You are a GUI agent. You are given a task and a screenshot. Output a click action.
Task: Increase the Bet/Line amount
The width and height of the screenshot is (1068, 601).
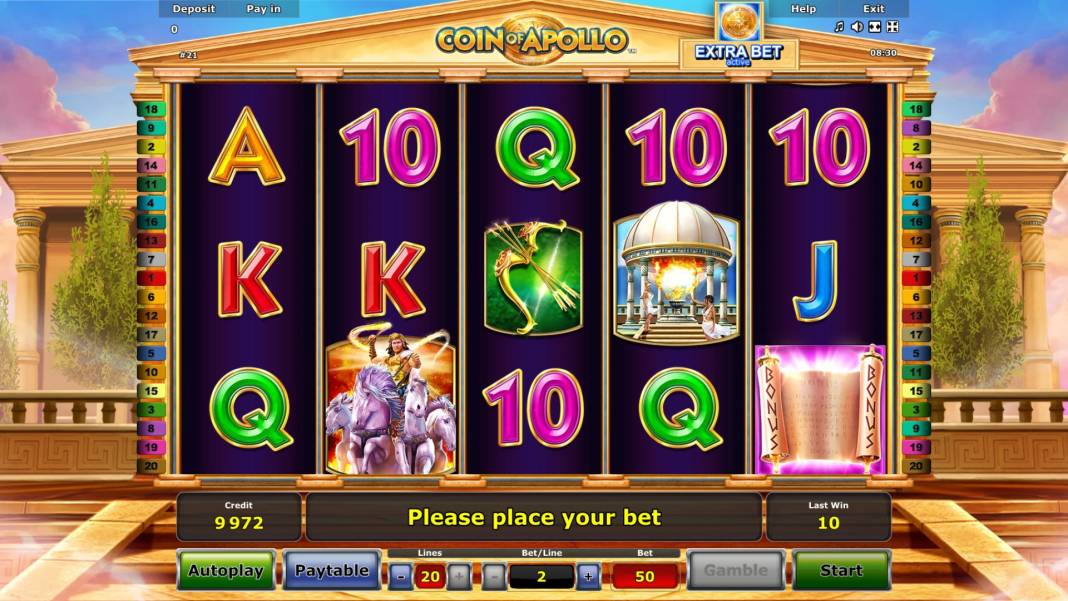point(588,576)
